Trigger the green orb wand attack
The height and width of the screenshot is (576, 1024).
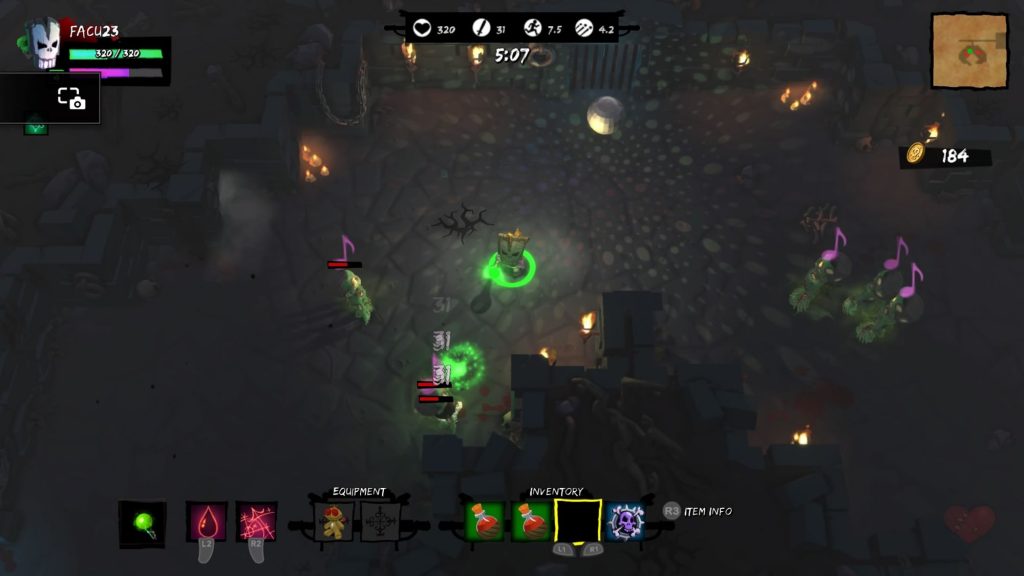tap(142, 523)
